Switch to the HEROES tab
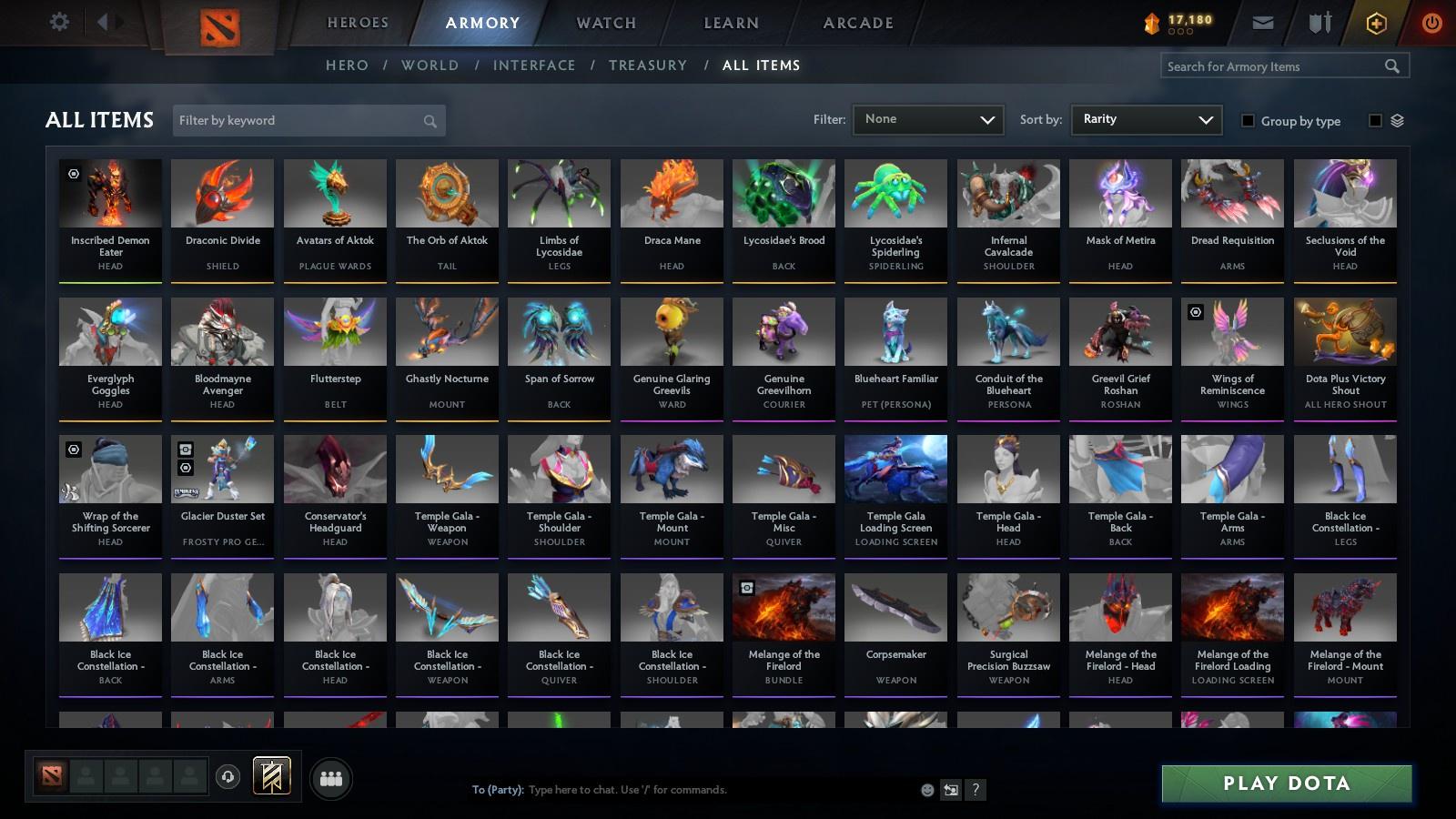 tap(357, 23)
